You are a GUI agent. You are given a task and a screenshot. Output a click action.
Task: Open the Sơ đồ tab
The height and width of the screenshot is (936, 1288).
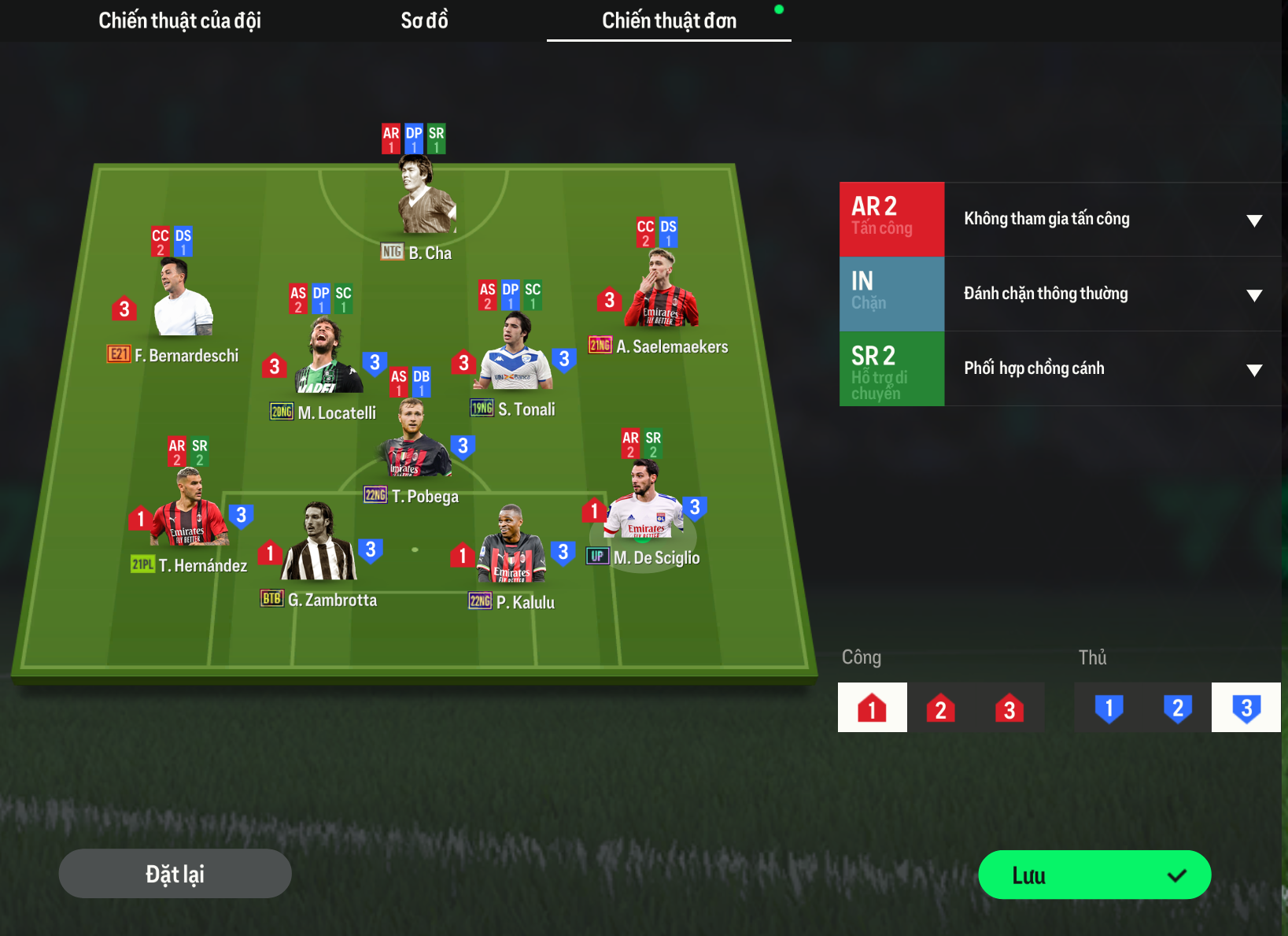click(x=424, y=20)
